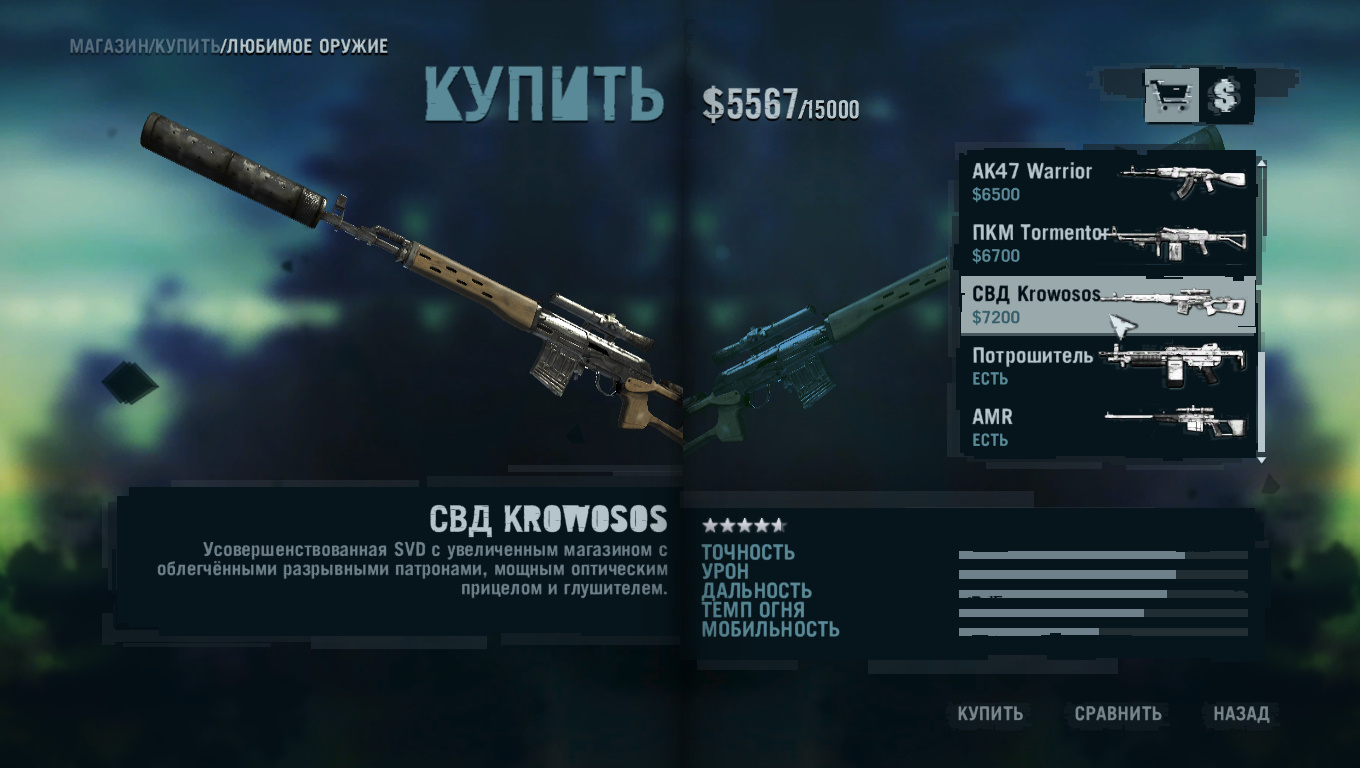
Task: Click the Купить button to purchase
Action: click(x=990, y=713)
